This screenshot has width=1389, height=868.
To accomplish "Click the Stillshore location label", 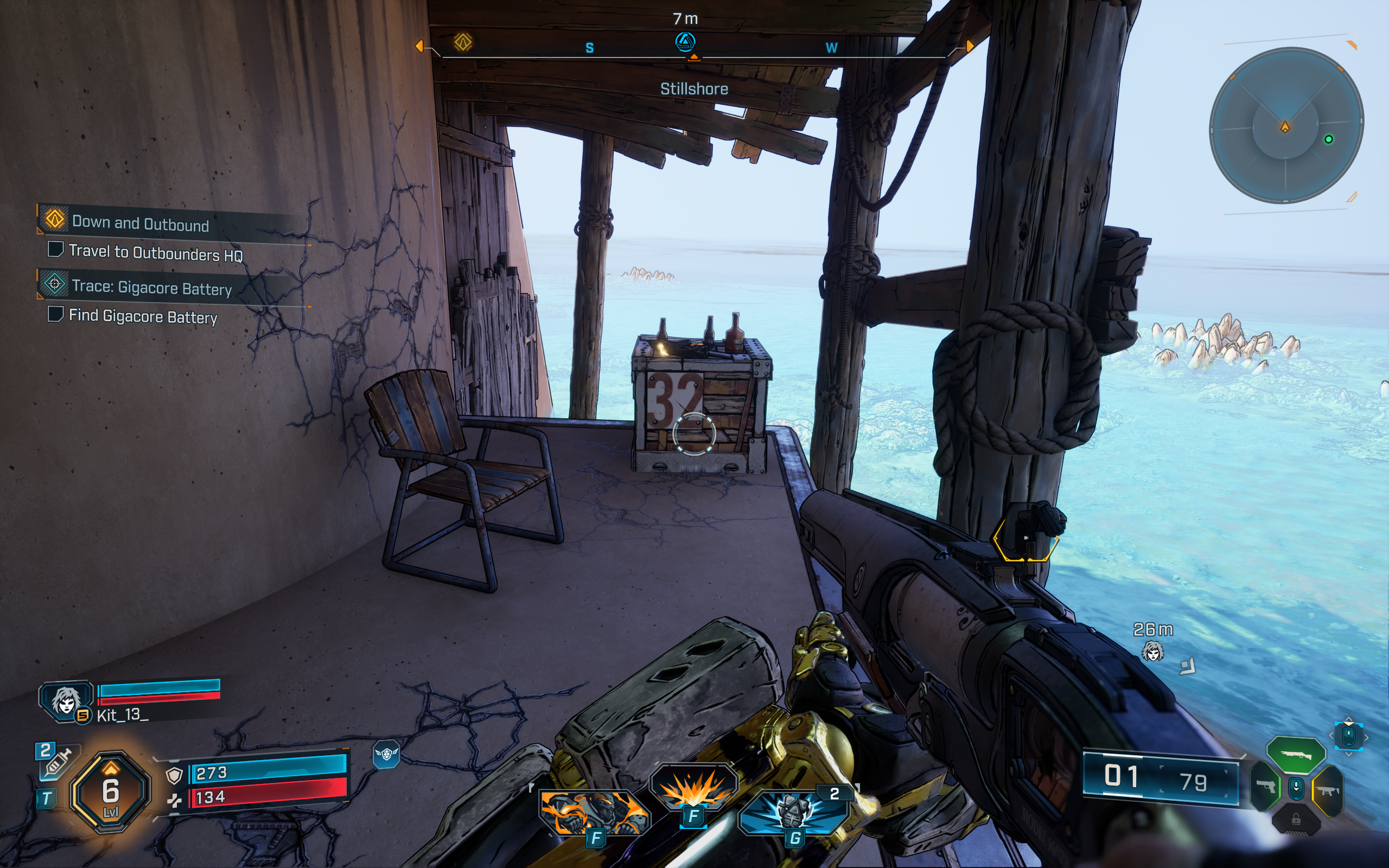I will click(694, 88).
